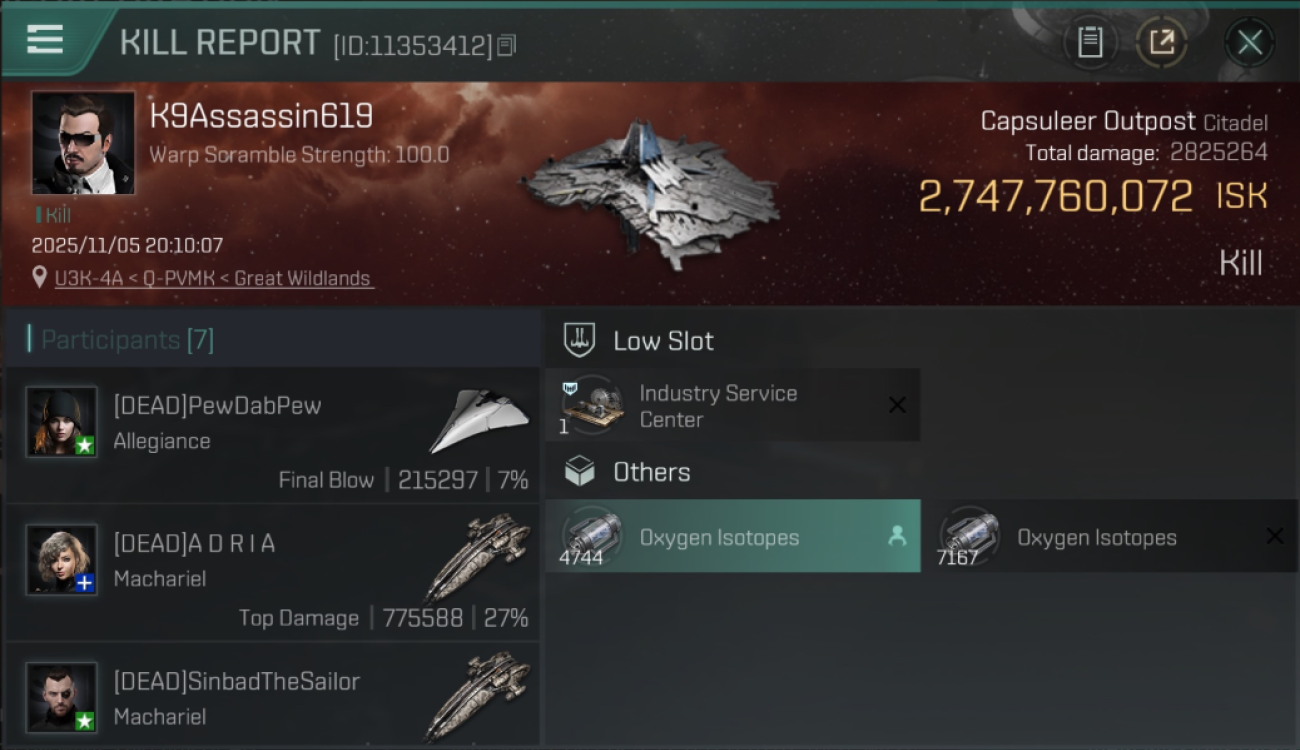Remove the 7167 Oxygen Isotopes item
Viewport: 1300px width, 750px height.
click(x=1277, y=536)
